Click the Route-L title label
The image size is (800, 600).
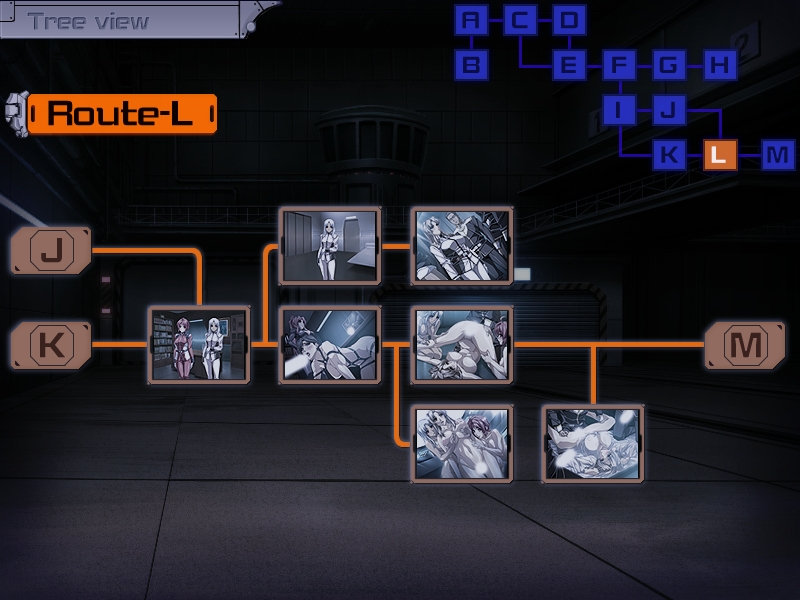click(121, 113)
